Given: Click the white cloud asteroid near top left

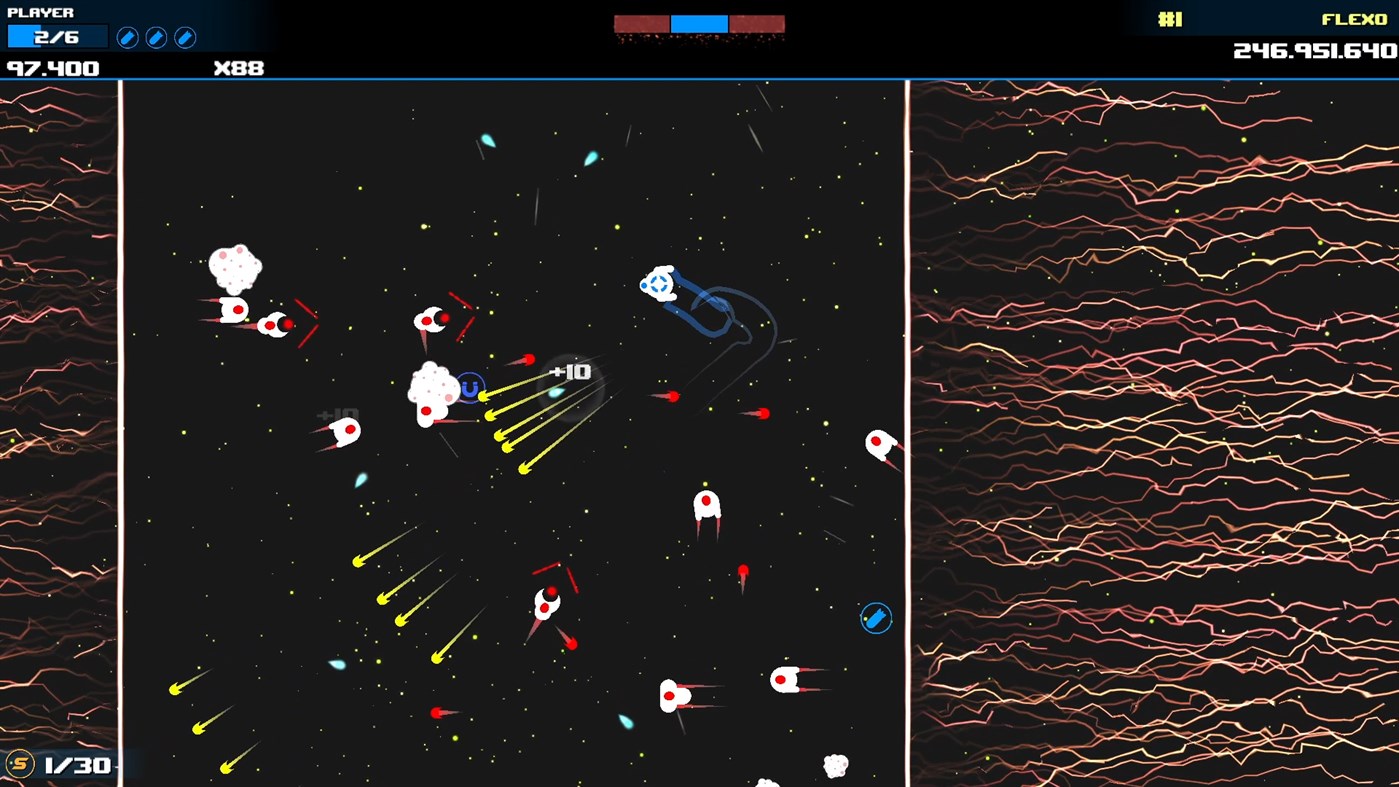Looking at the screenshot, I should 235,268.
